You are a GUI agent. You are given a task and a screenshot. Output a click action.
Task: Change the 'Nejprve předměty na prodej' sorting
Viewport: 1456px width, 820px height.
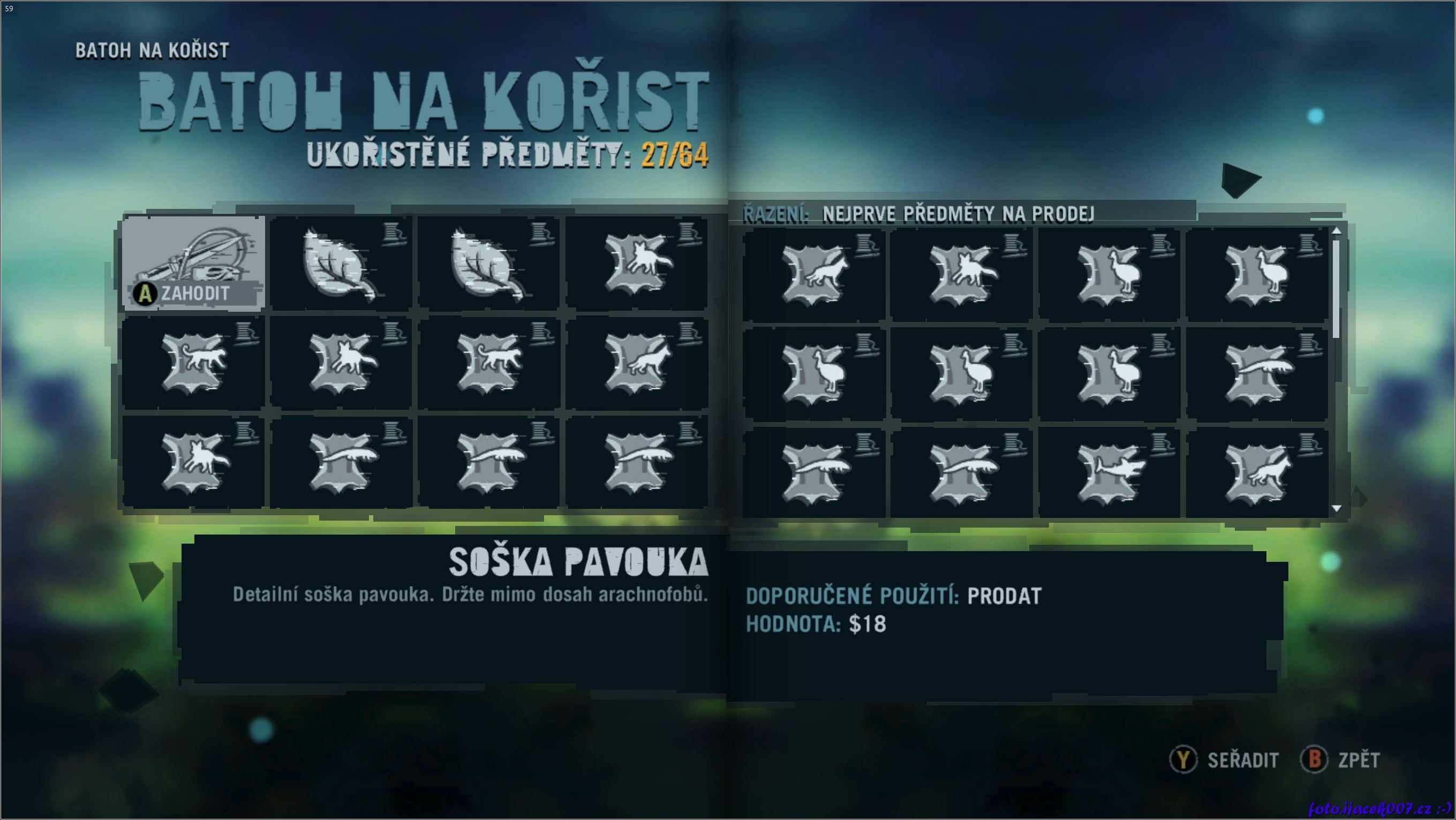click(957, 214)
